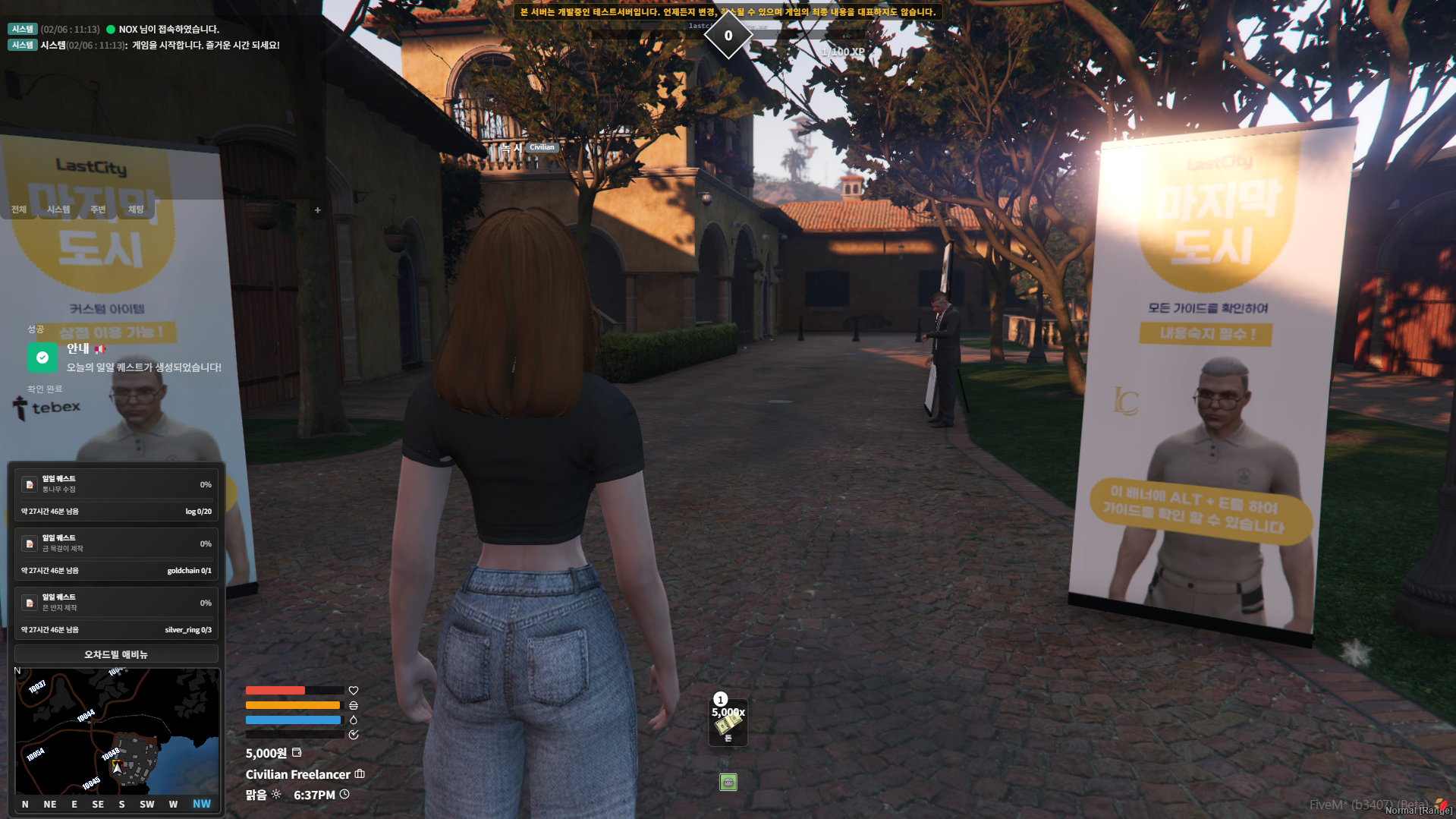This screenshot has width=1456, height=819.
Task: Select the 주변 chat tab
Action: tap(98, 209)
